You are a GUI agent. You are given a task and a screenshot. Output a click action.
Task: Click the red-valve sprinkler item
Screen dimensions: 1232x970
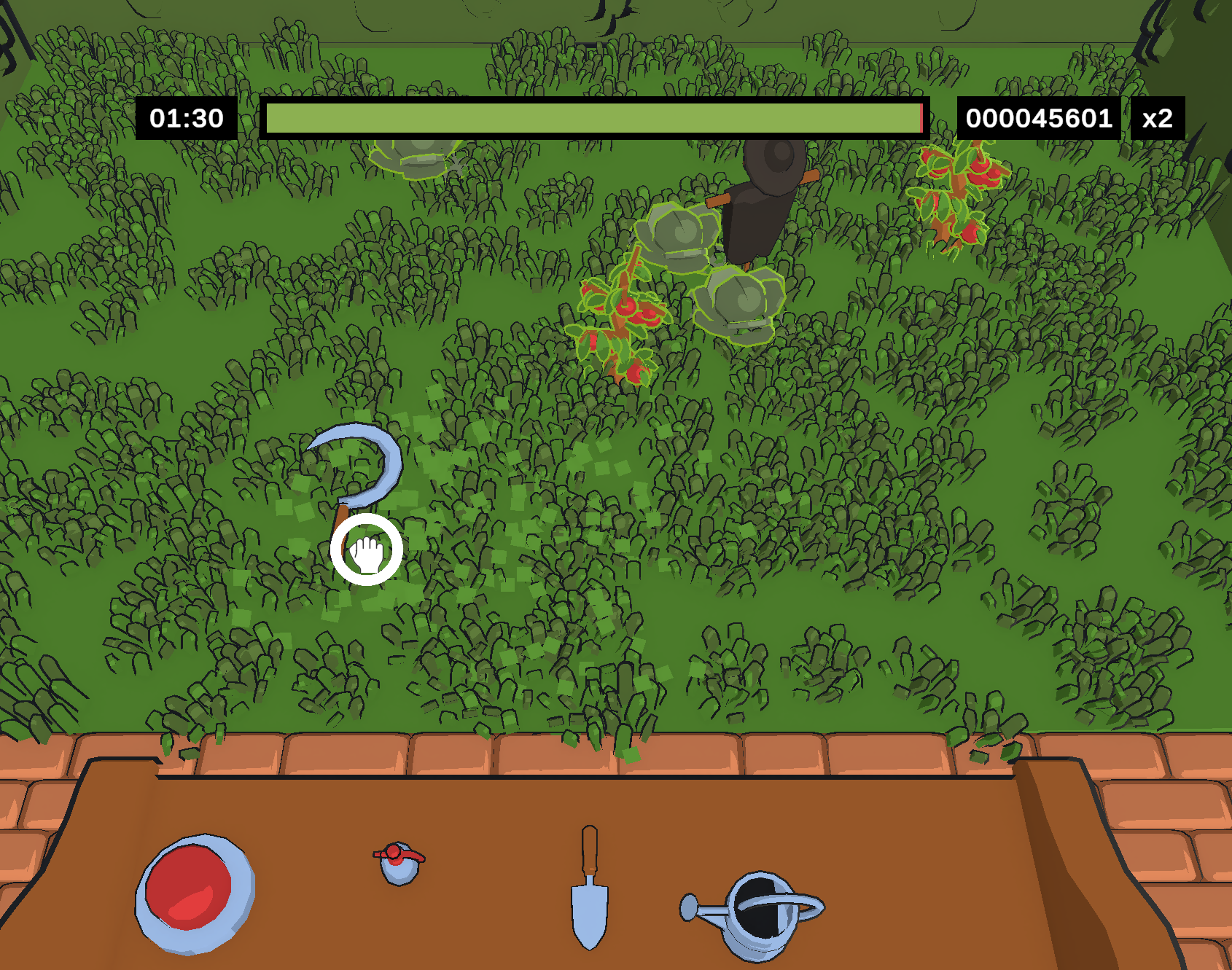397,864
